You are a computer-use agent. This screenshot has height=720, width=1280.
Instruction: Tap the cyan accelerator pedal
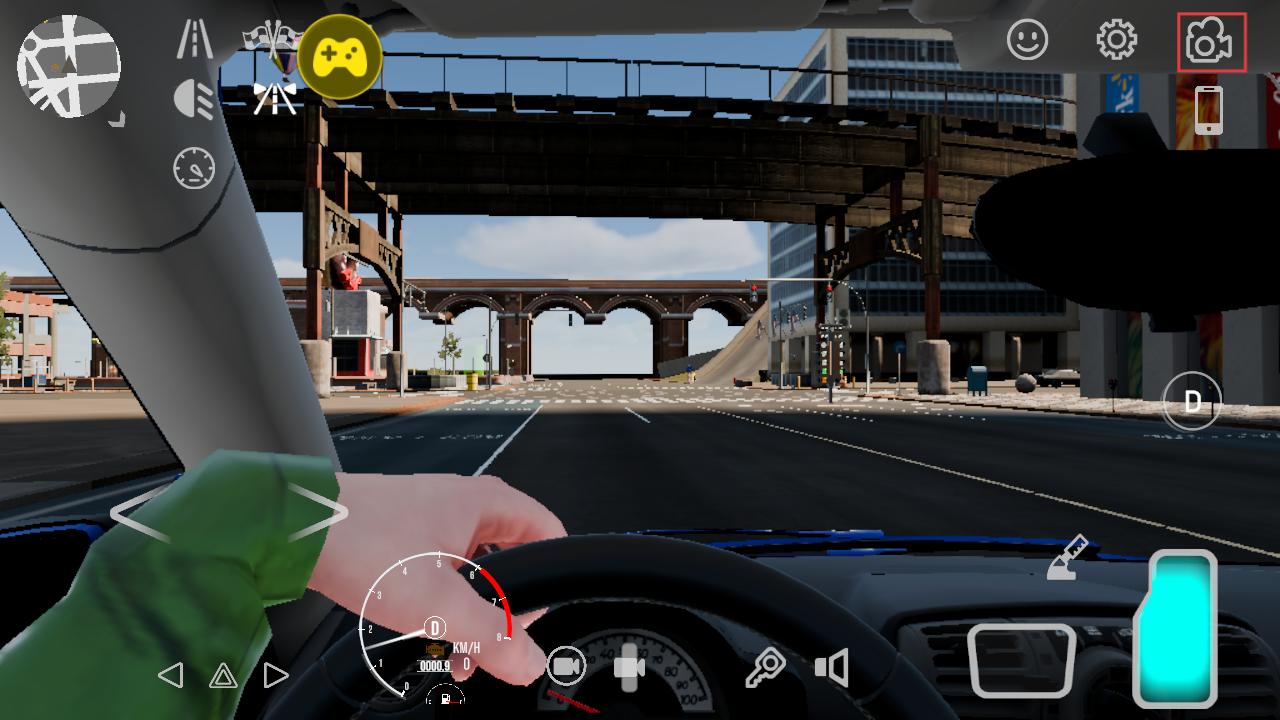pos(1175,628)
